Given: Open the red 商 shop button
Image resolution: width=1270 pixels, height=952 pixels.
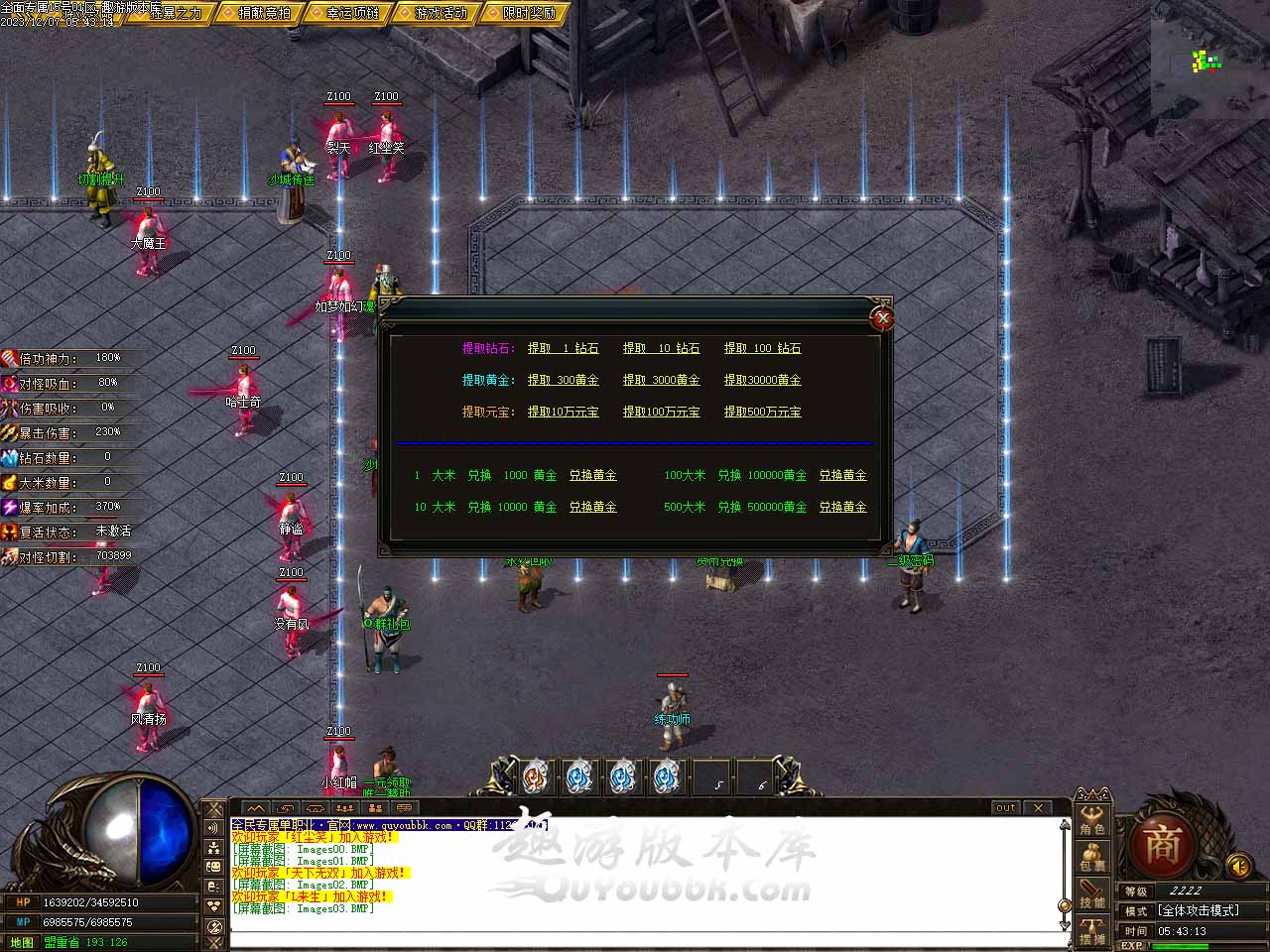Looking at the screenshot, I should [x=1163, y=846].
